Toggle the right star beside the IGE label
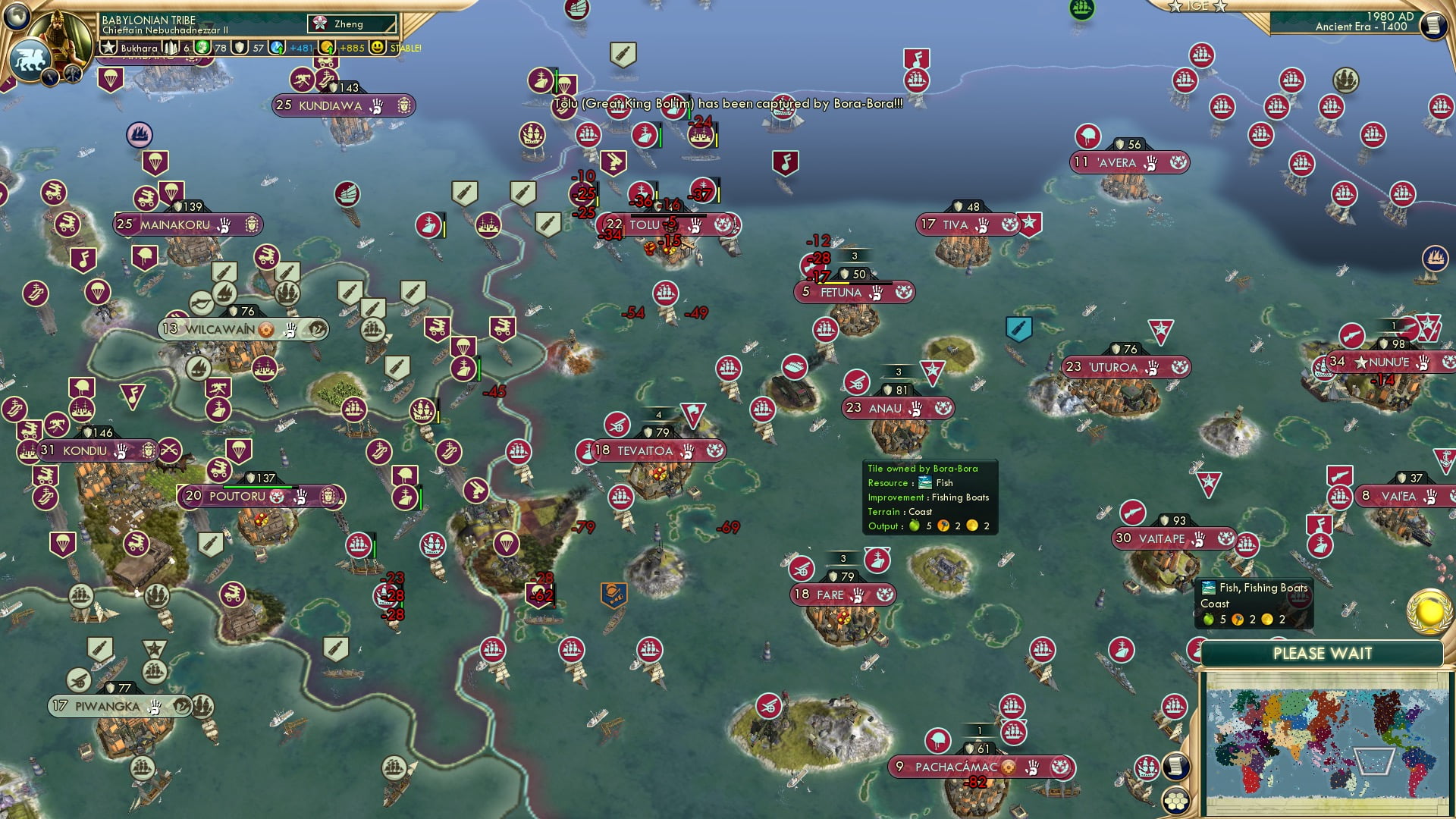The height and width of the screenshot is (819, 1456). pyautogui.click(x=1219, y=7)
